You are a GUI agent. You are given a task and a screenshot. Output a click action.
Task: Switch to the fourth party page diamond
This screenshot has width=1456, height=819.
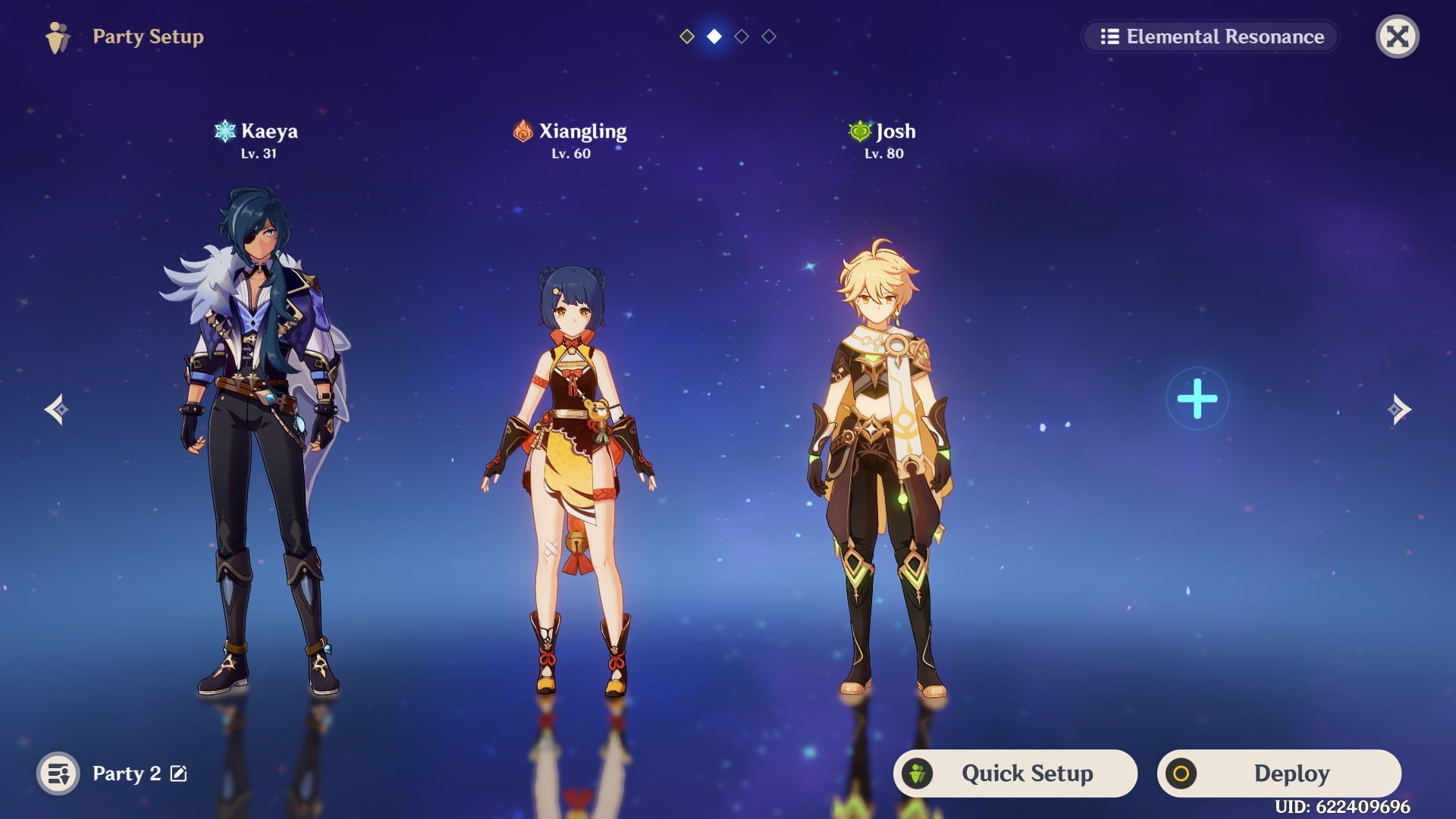coord(768,36)
